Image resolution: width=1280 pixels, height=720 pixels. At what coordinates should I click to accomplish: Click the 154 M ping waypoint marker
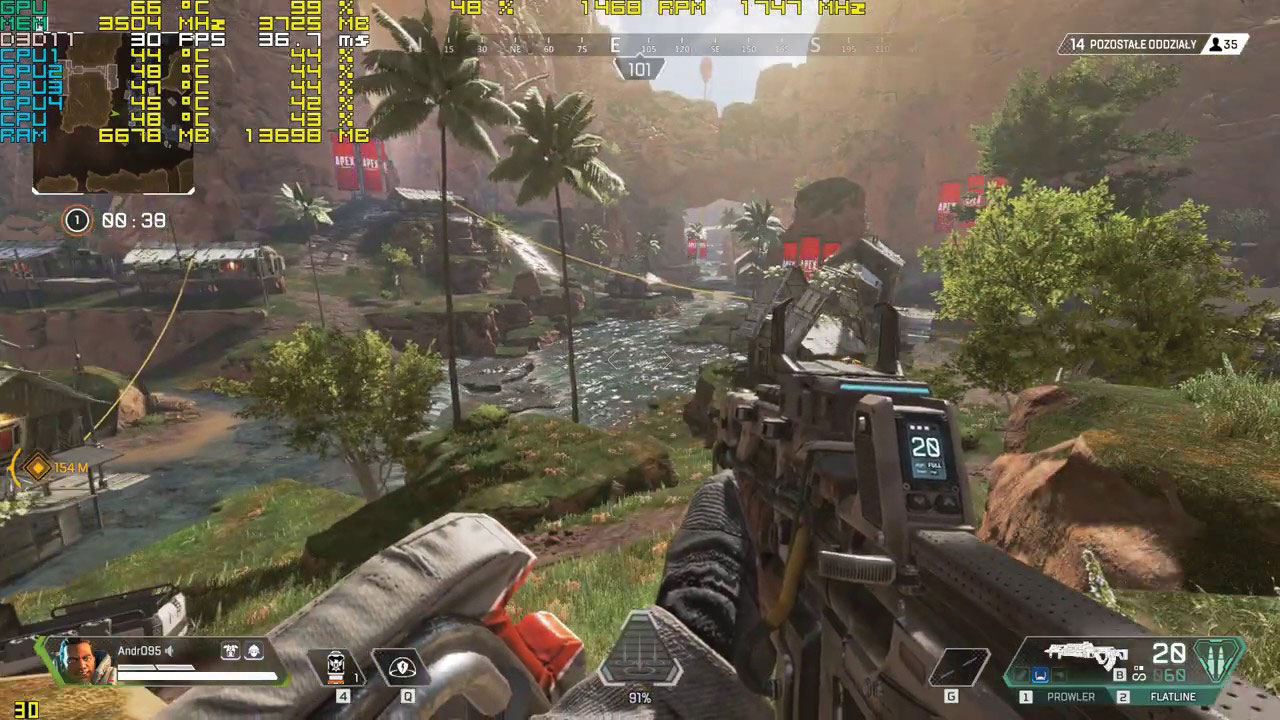(38, 466)
